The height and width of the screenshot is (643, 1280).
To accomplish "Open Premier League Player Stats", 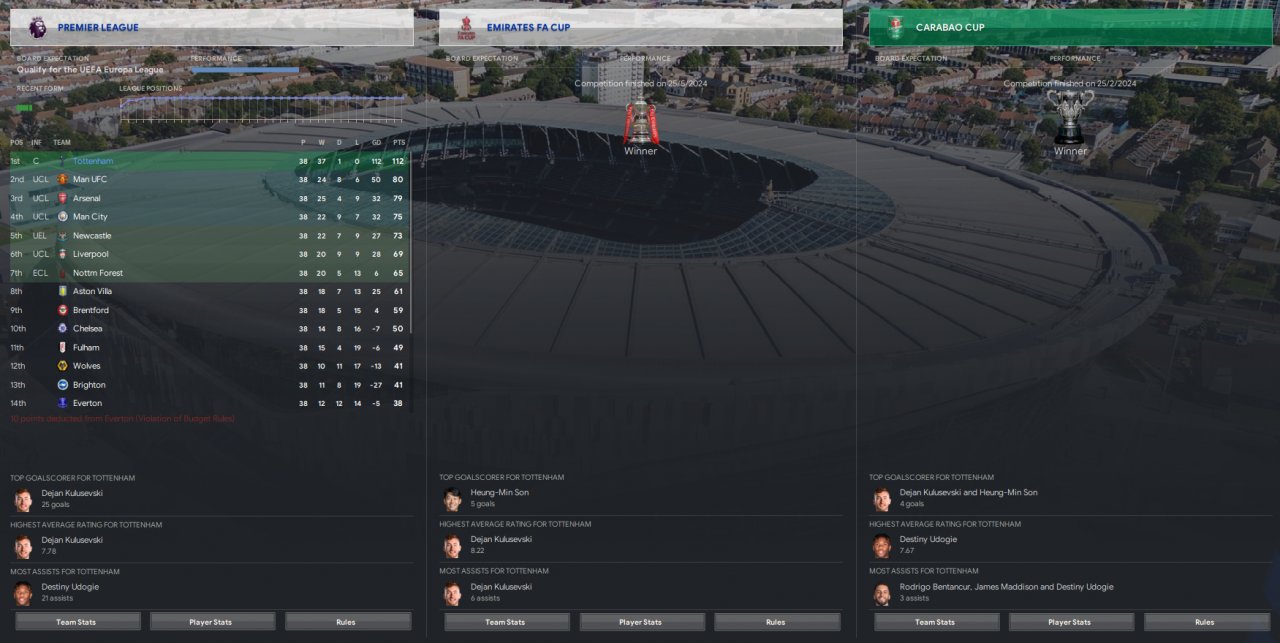I will click(212, 622).
